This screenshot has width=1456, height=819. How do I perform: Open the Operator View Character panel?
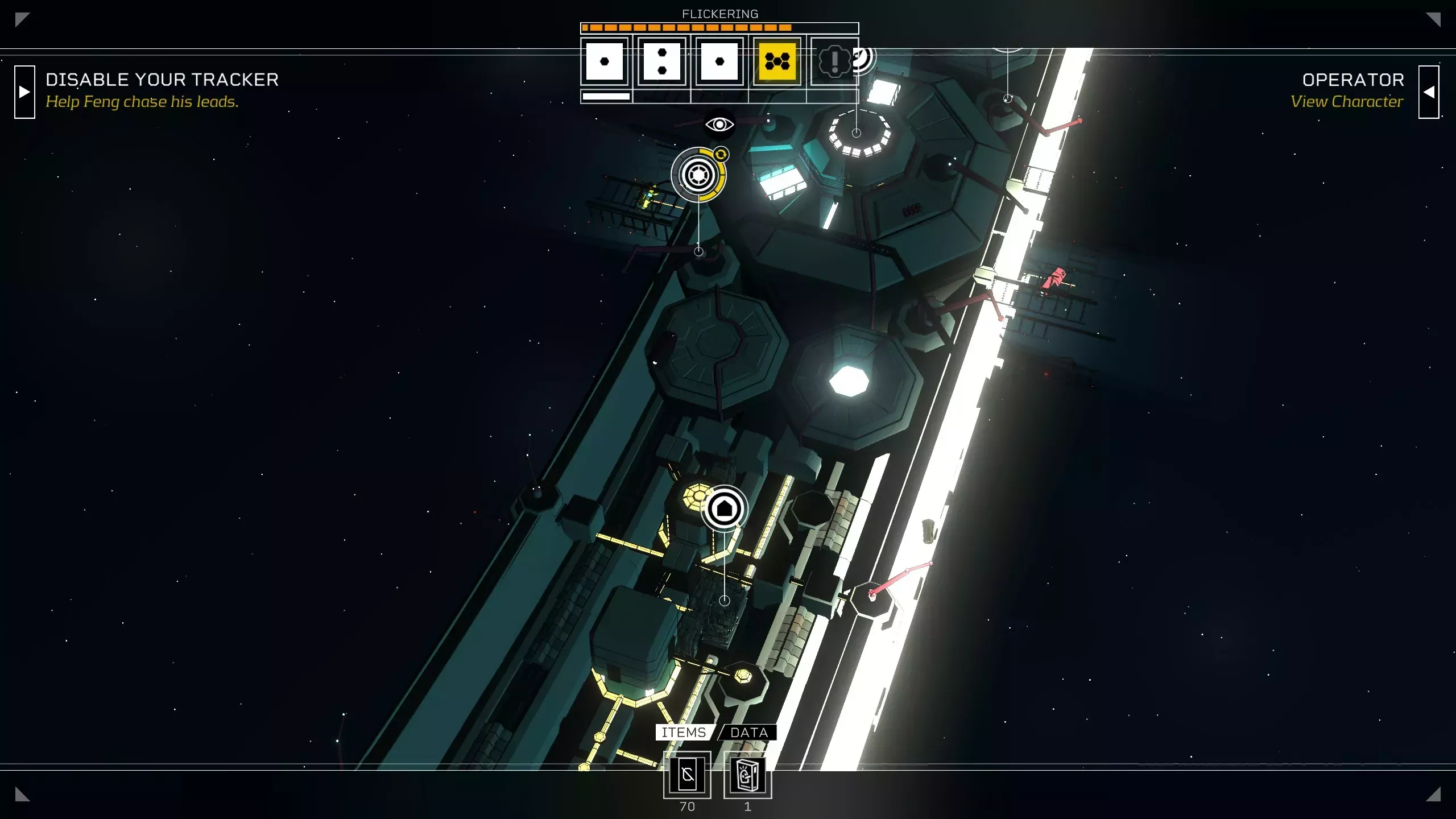click(x=1428, y=92)
